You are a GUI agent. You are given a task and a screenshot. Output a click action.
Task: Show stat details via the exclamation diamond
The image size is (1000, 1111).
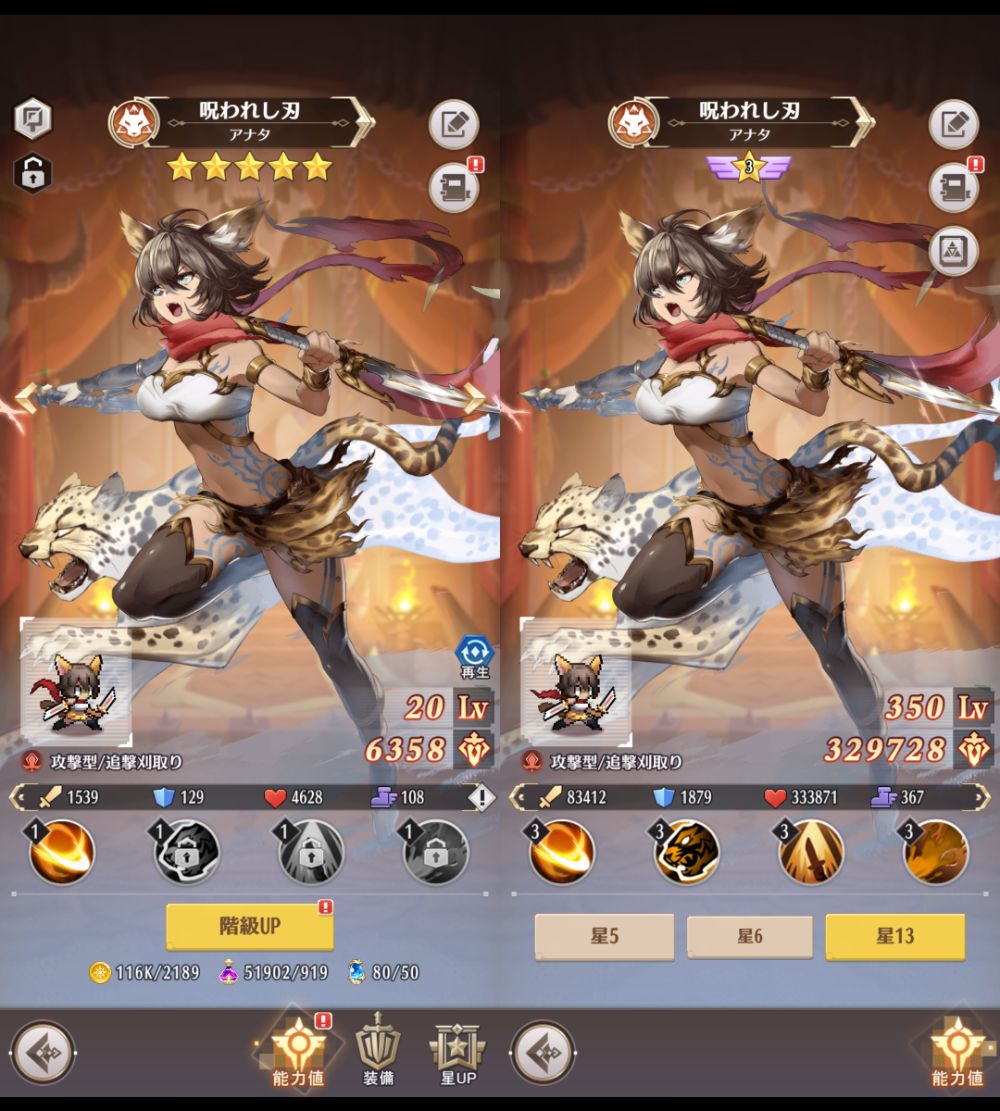(x=482, y=797)
